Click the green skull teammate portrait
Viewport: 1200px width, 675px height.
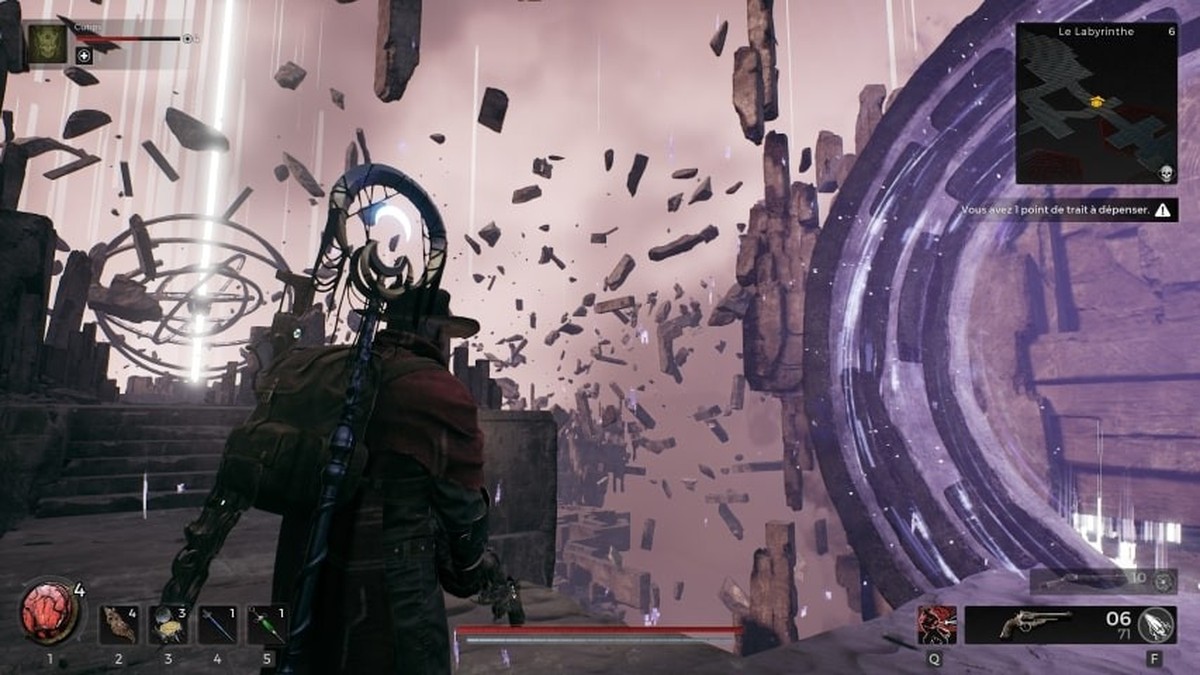46,43
